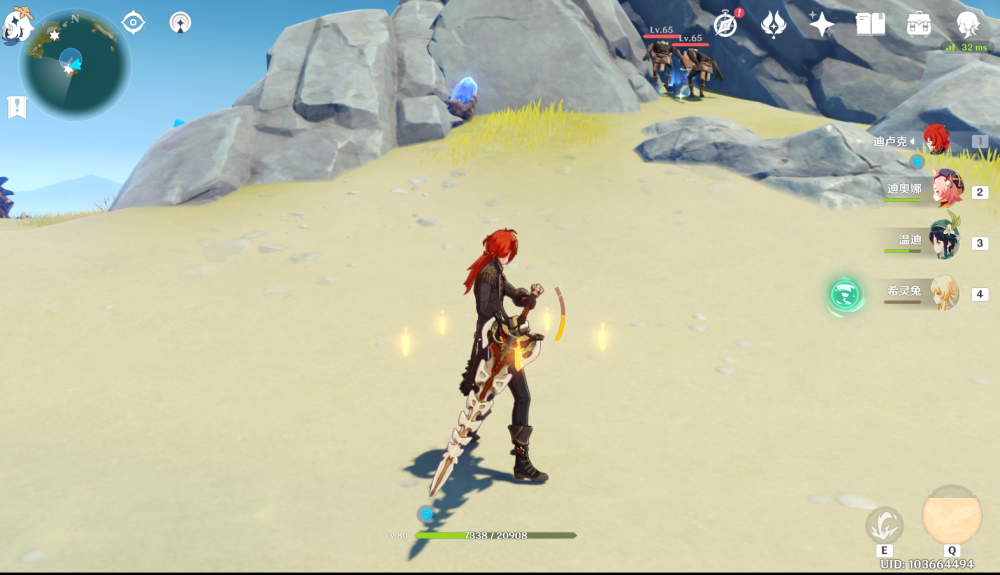Image resolution: width=1000 pixels, height=575 pixels.
Task: Open the quest bookmark icon
Action: 17,107
